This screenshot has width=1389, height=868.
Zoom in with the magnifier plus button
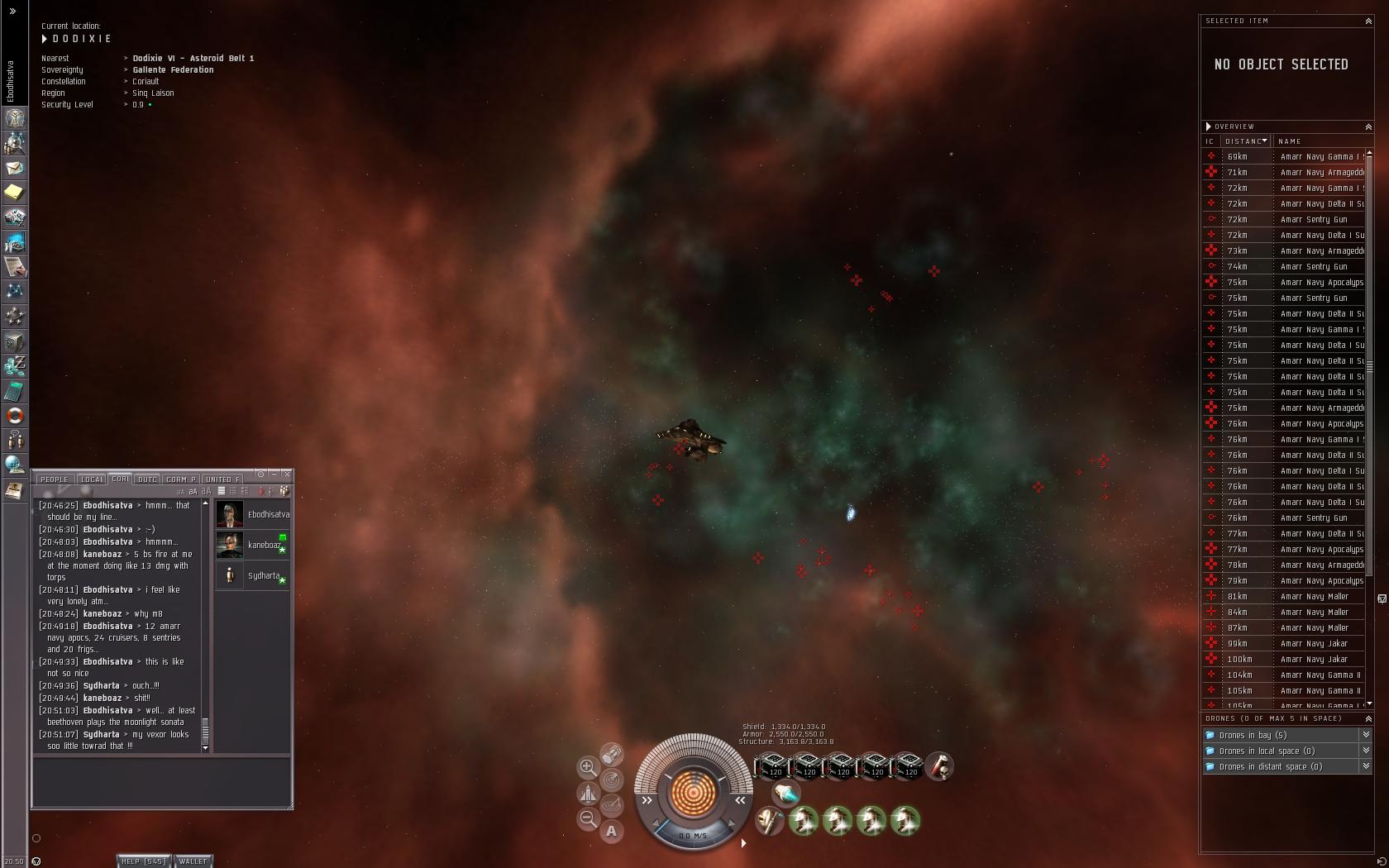pyautogui.click(x=588, y=767)
